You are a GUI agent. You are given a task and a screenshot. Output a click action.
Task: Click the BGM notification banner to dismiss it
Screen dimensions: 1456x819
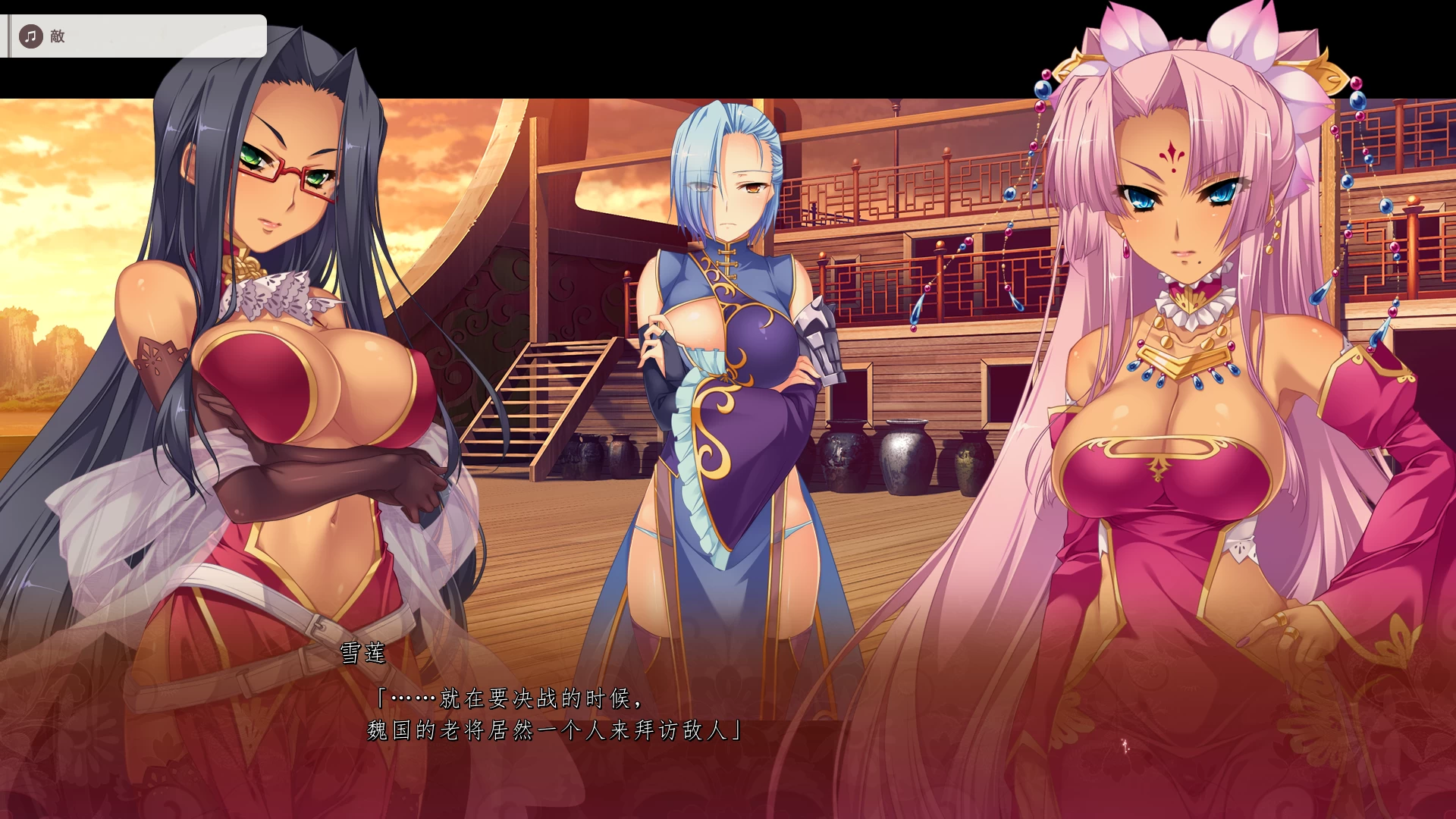point(136,35)
